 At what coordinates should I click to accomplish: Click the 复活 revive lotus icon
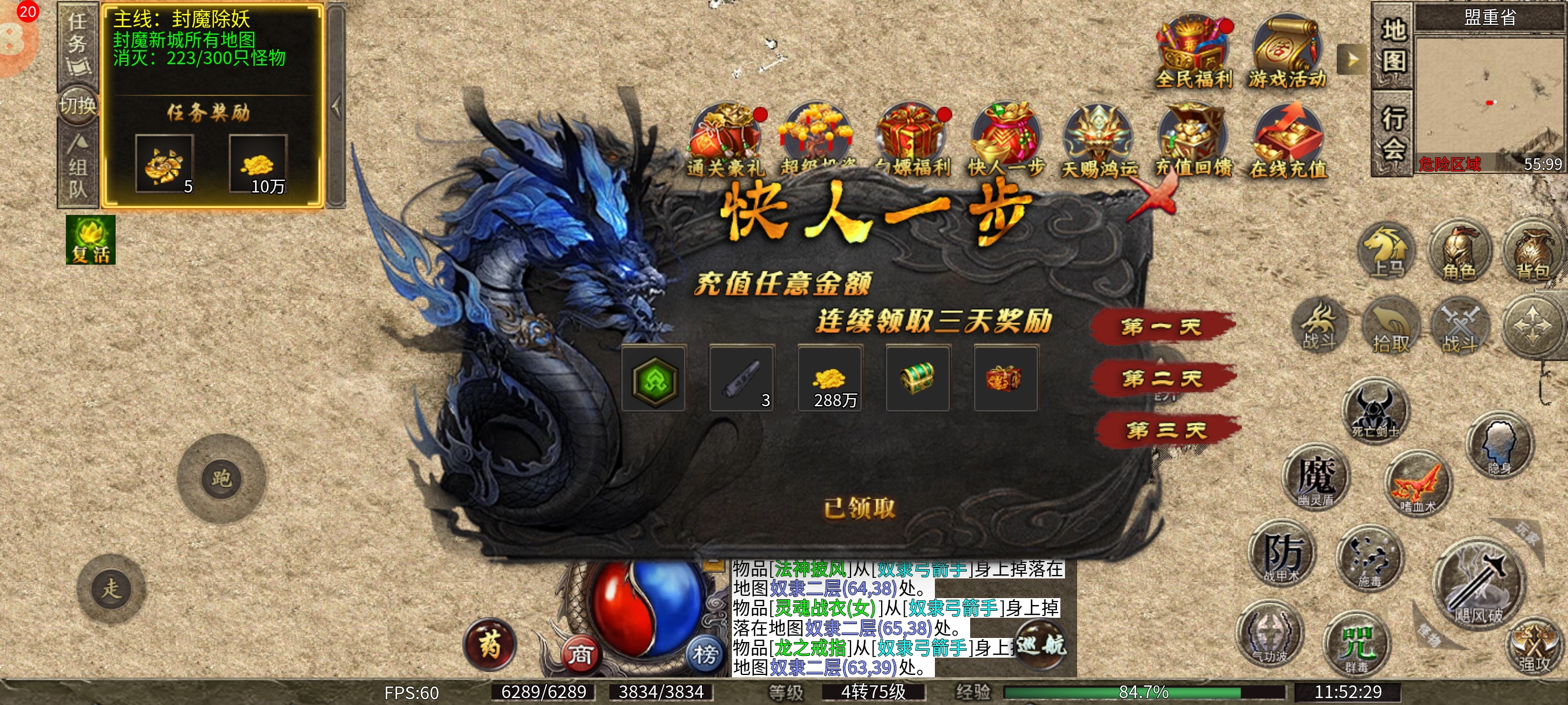tap(91, 239)
